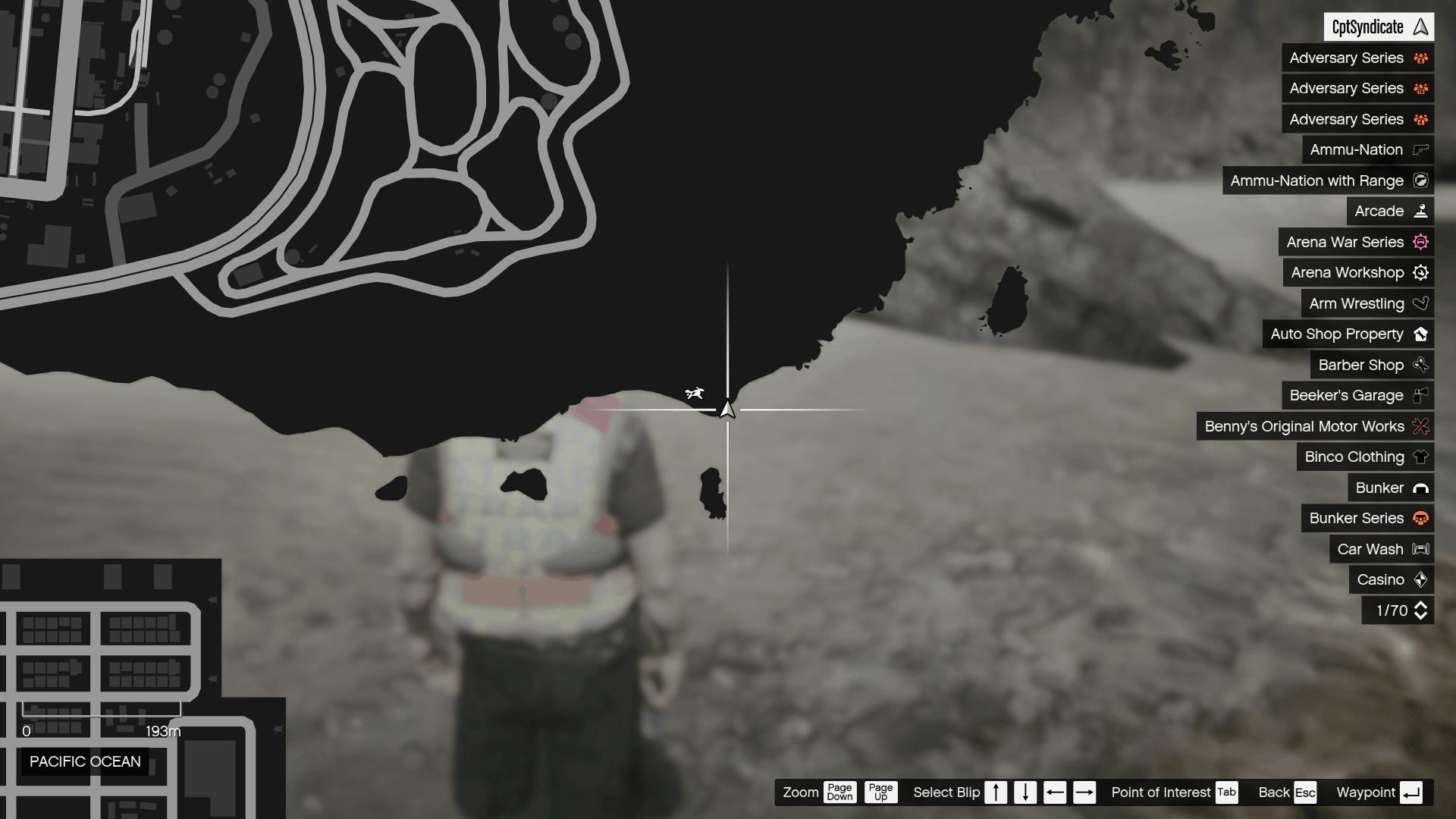Click the Arena Workshop gear icon
This screenshot has width=1456, height=819.
coord(1421,272)
